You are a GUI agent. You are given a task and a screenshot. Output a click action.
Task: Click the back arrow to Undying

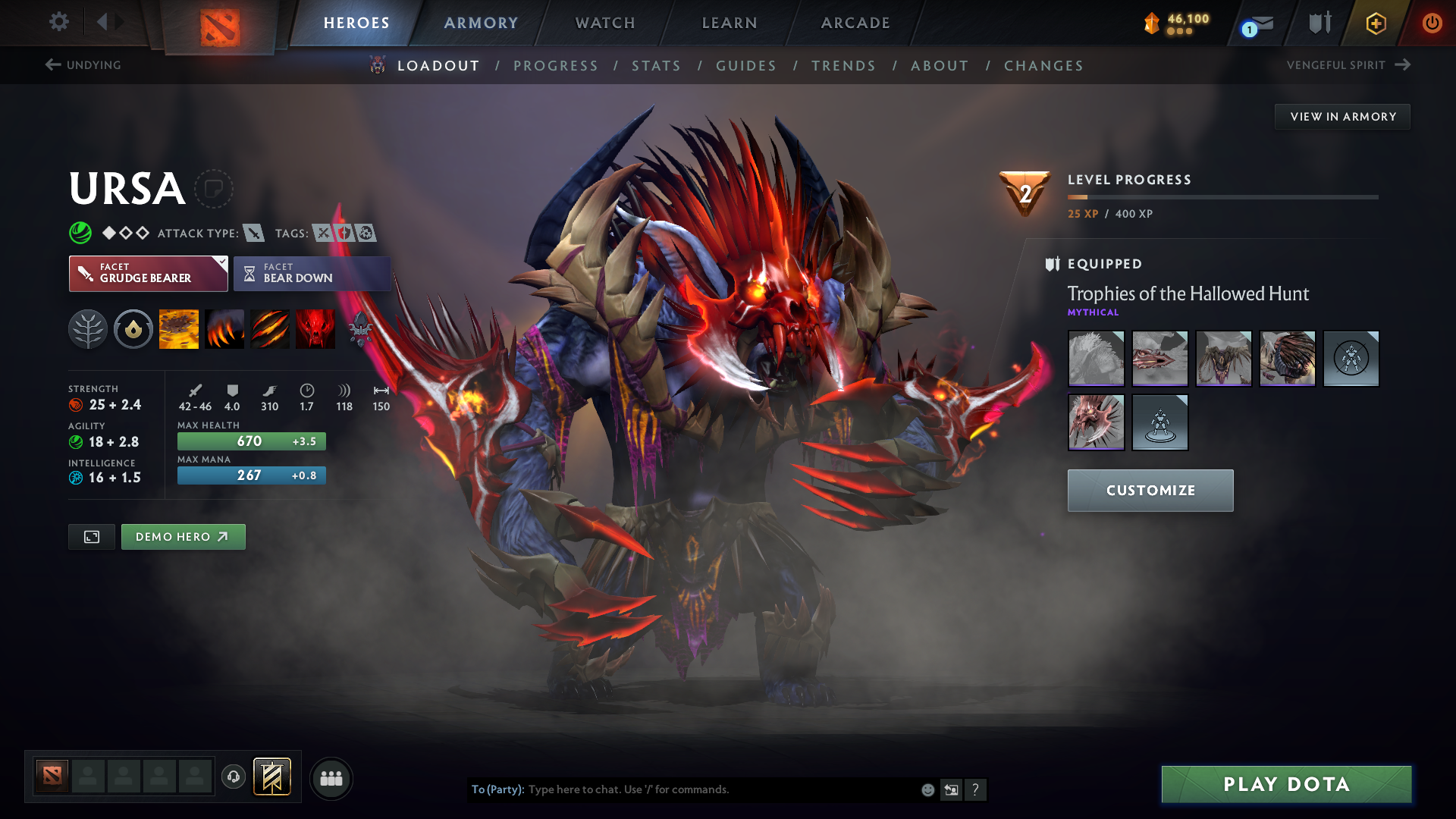pyautogui.click(x=52, y=64)
